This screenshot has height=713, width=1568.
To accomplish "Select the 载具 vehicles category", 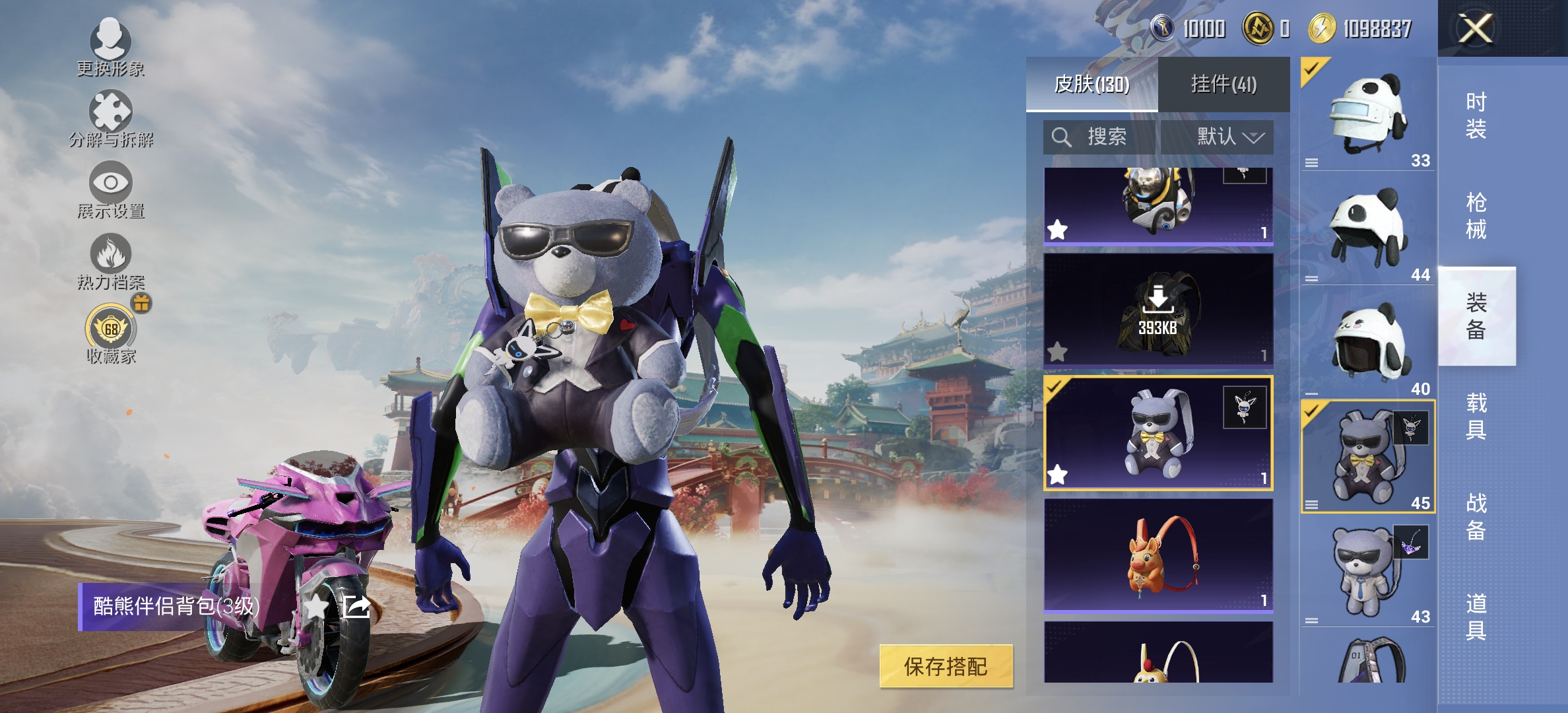I will [1476, 416].
